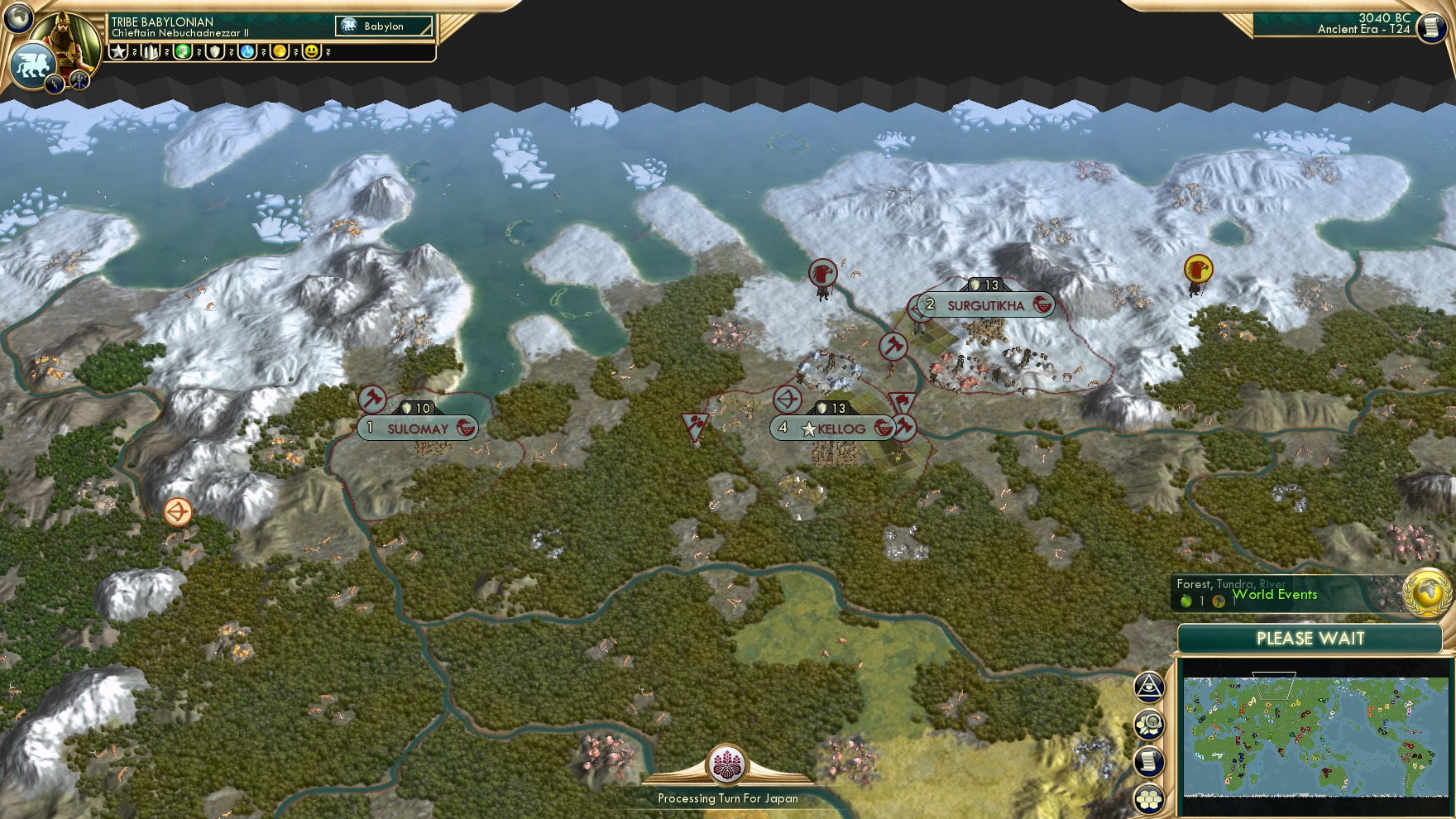This screenshot has width=1456, height=819.
Task: Open the Babylon city selection dropdown
Action: [x=382, y=26]
